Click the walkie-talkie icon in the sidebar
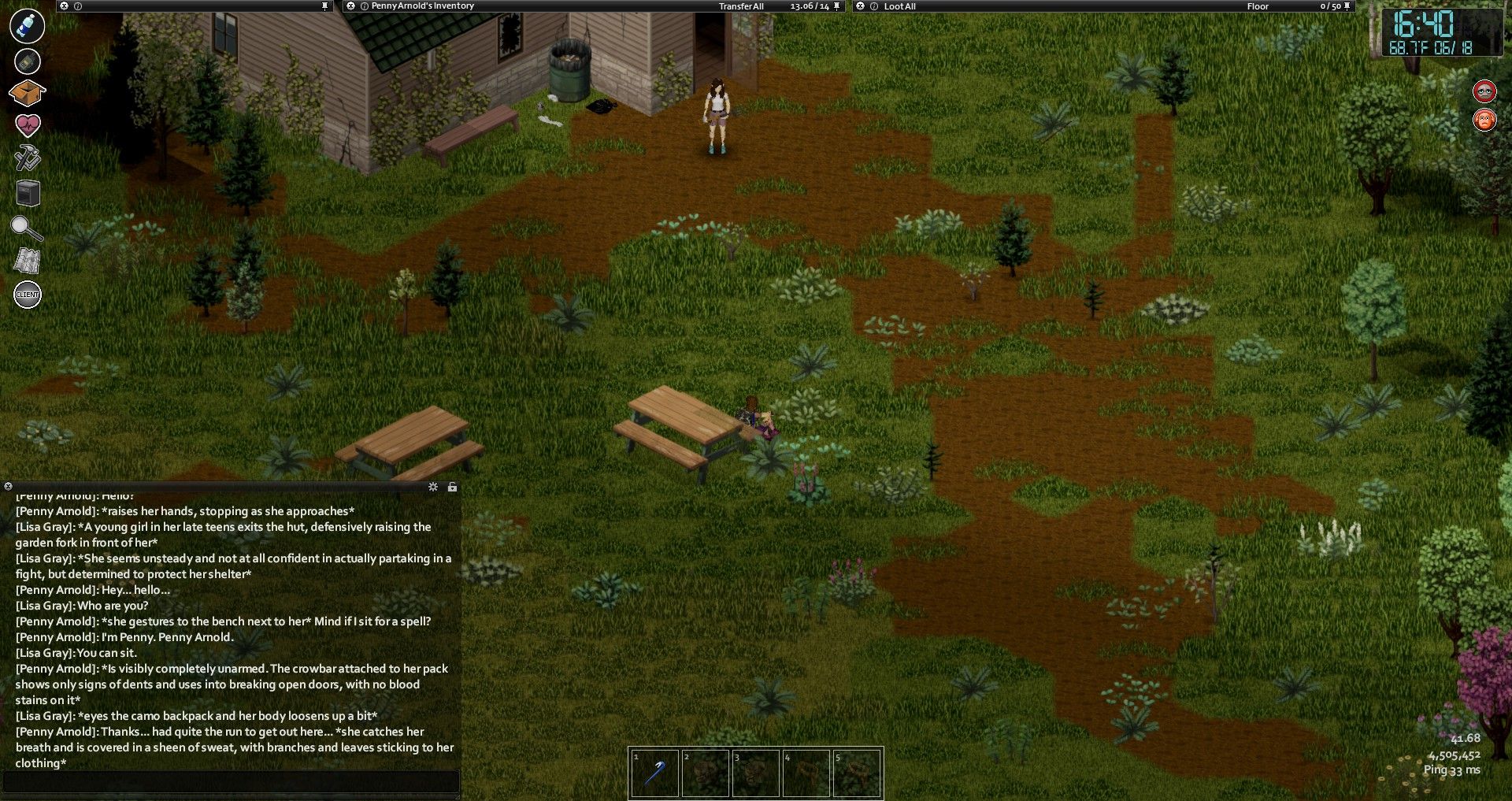The width and height of the screenshot is (1512, 801). [27, 61]
